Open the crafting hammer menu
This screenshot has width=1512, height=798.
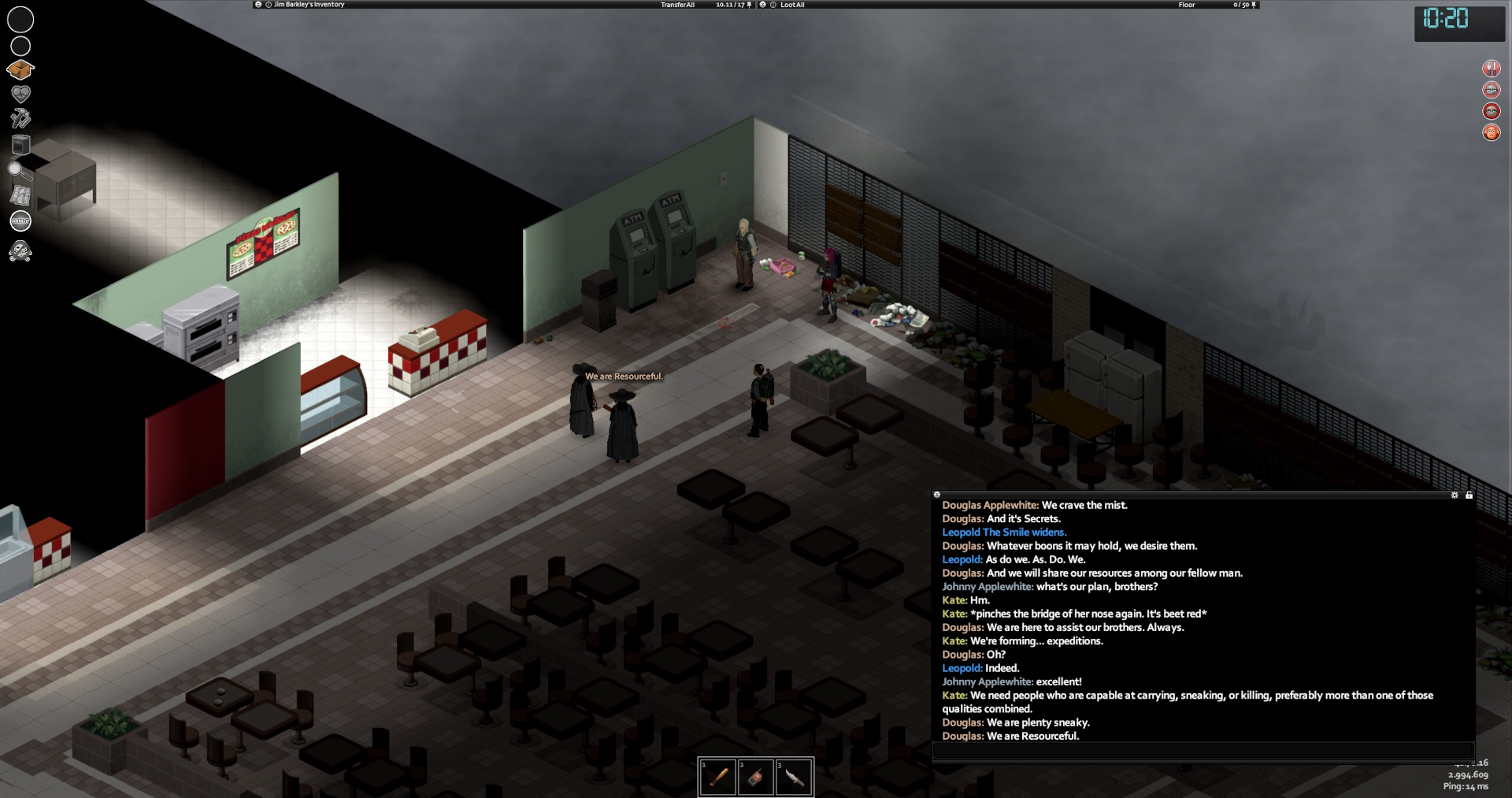click(20, 118)
